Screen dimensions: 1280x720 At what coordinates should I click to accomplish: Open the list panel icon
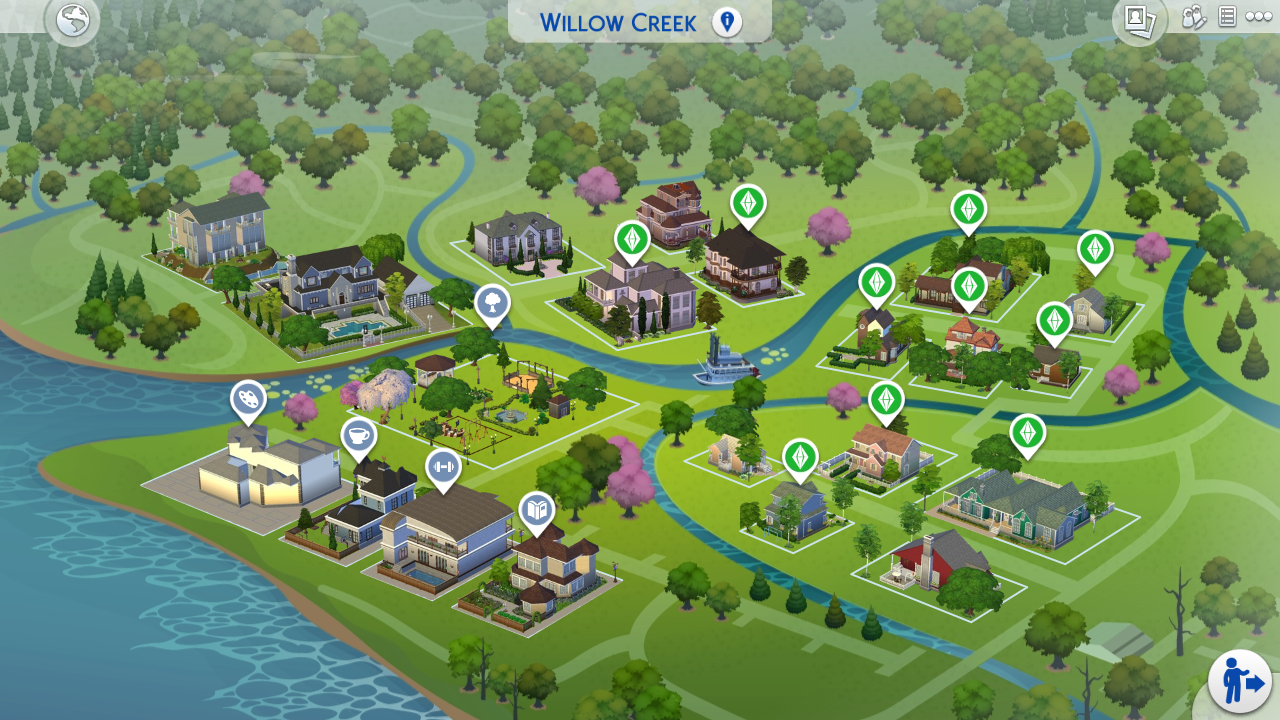pos(1227,17)
